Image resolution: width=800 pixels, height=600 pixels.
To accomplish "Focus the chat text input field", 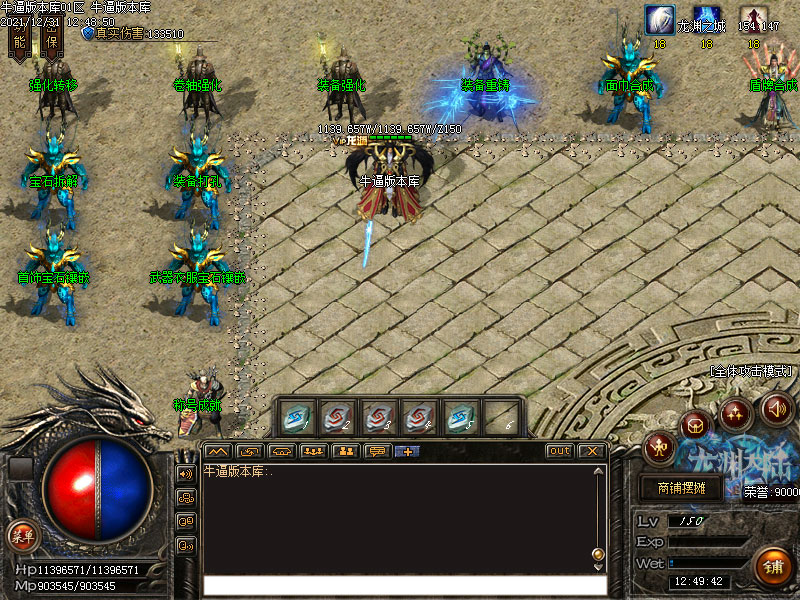I will (405, 585).
